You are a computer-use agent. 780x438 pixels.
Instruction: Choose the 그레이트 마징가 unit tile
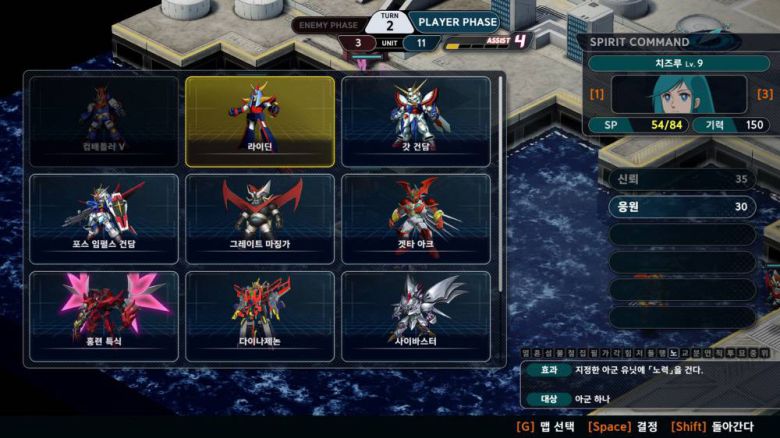pyautogui.click(x=260, y=218)
